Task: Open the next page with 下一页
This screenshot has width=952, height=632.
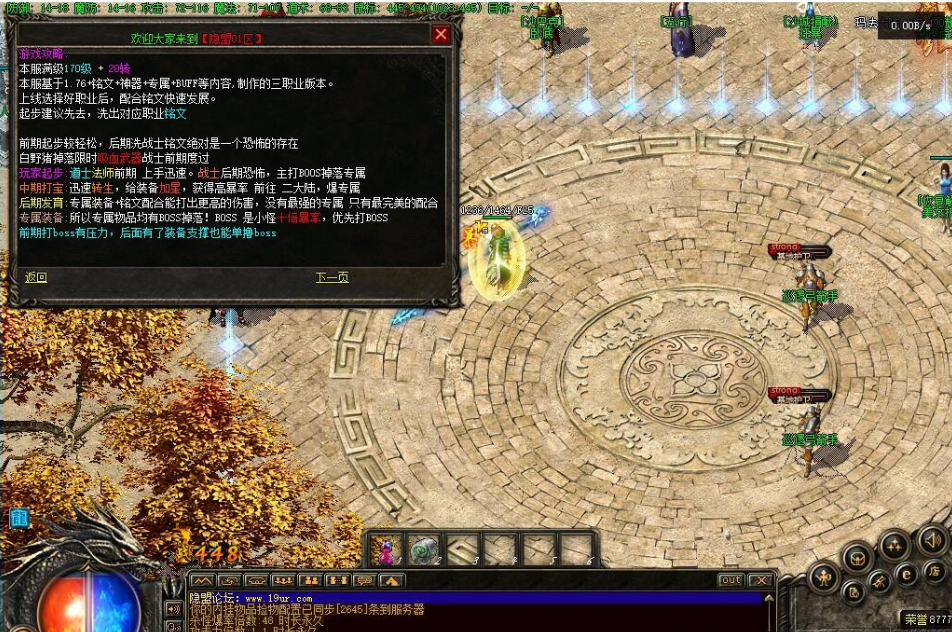Action: (332, 277)
